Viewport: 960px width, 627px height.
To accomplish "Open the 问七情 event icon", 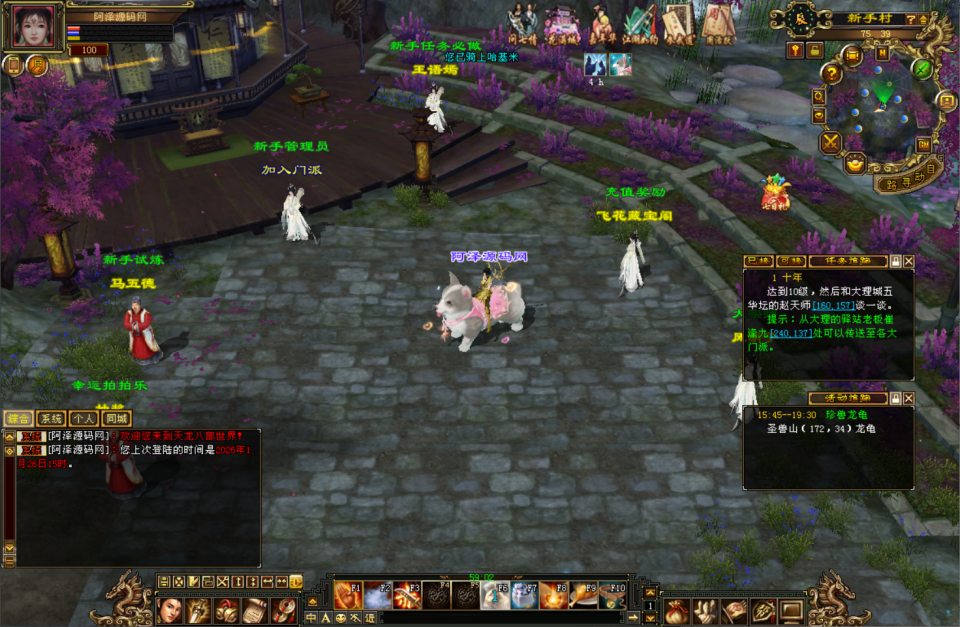I will pyautogui.click(x=521, y=22).
